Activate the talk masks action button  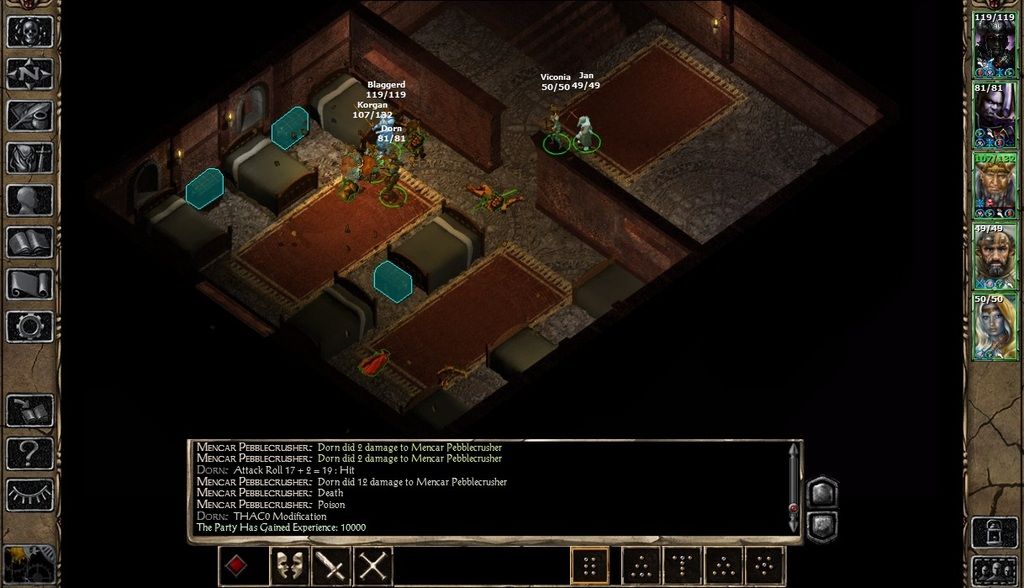(289, 566)
